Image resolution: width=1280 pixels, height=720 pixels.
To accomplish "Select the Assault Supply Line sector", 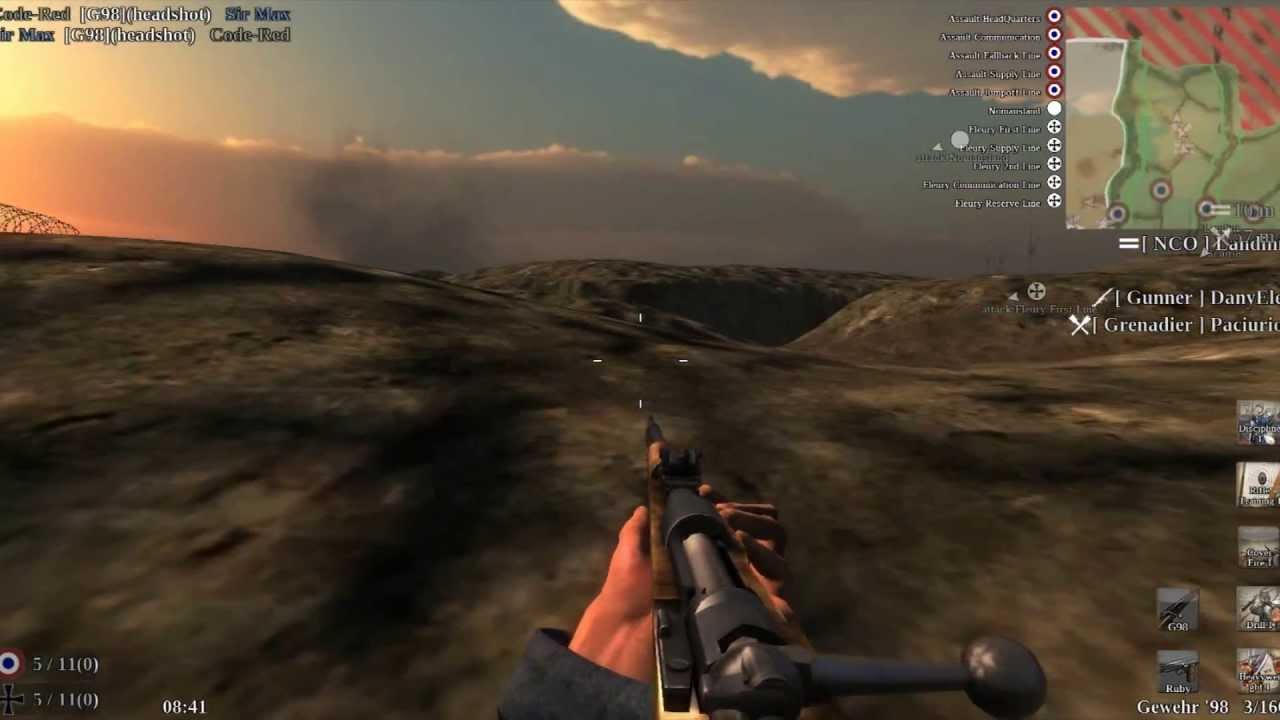I will (998, 74).
